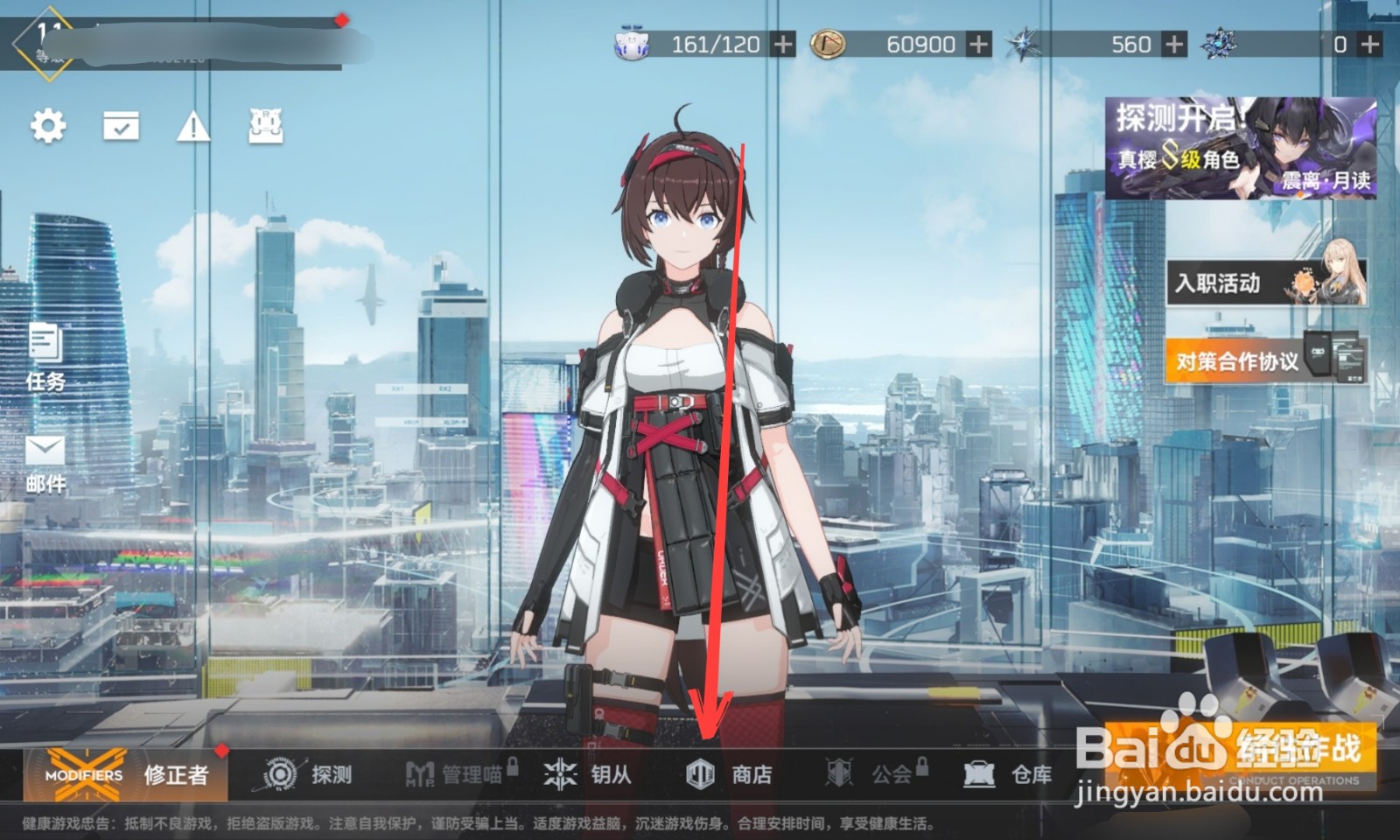
Task: Open the 仓库 (warehouse) from the bottom bar
Action: (x=1006, y=775)
